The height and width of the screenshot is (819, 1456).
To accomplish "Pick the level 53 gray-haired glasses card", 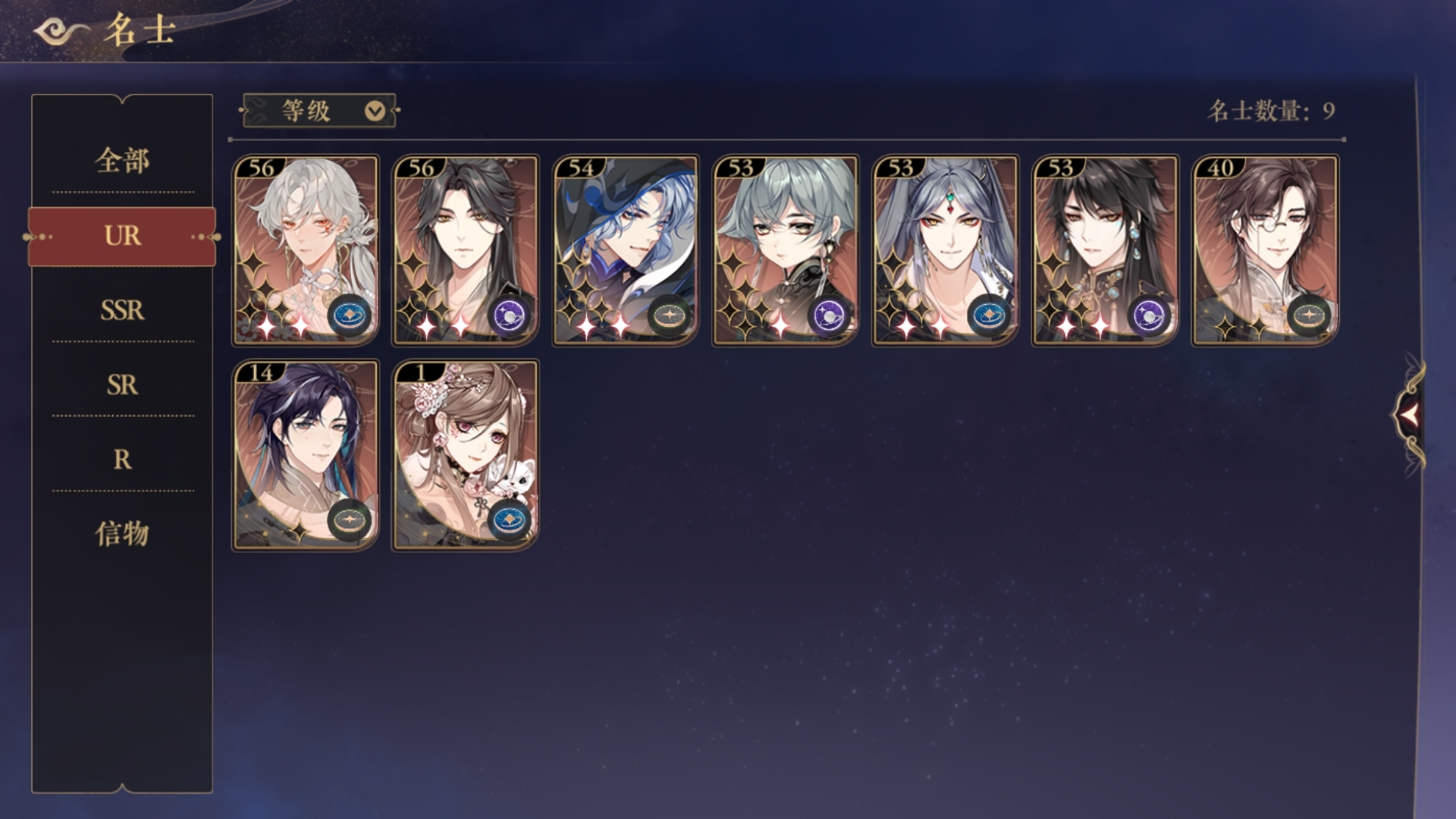I will (x=785, y=250).
